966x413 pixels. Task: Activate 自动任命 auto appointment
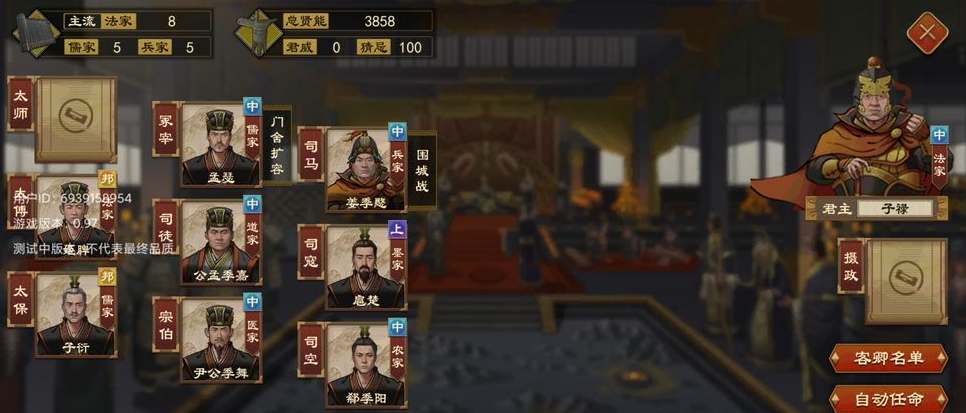tap(887, 398)
